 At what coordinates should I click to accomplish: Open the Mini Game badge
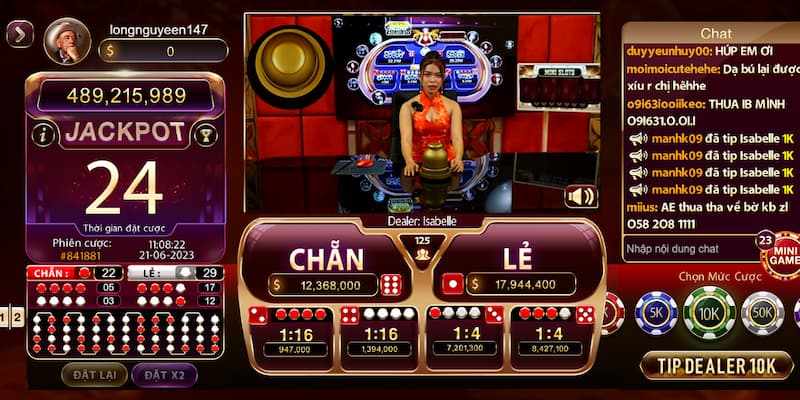779,257
